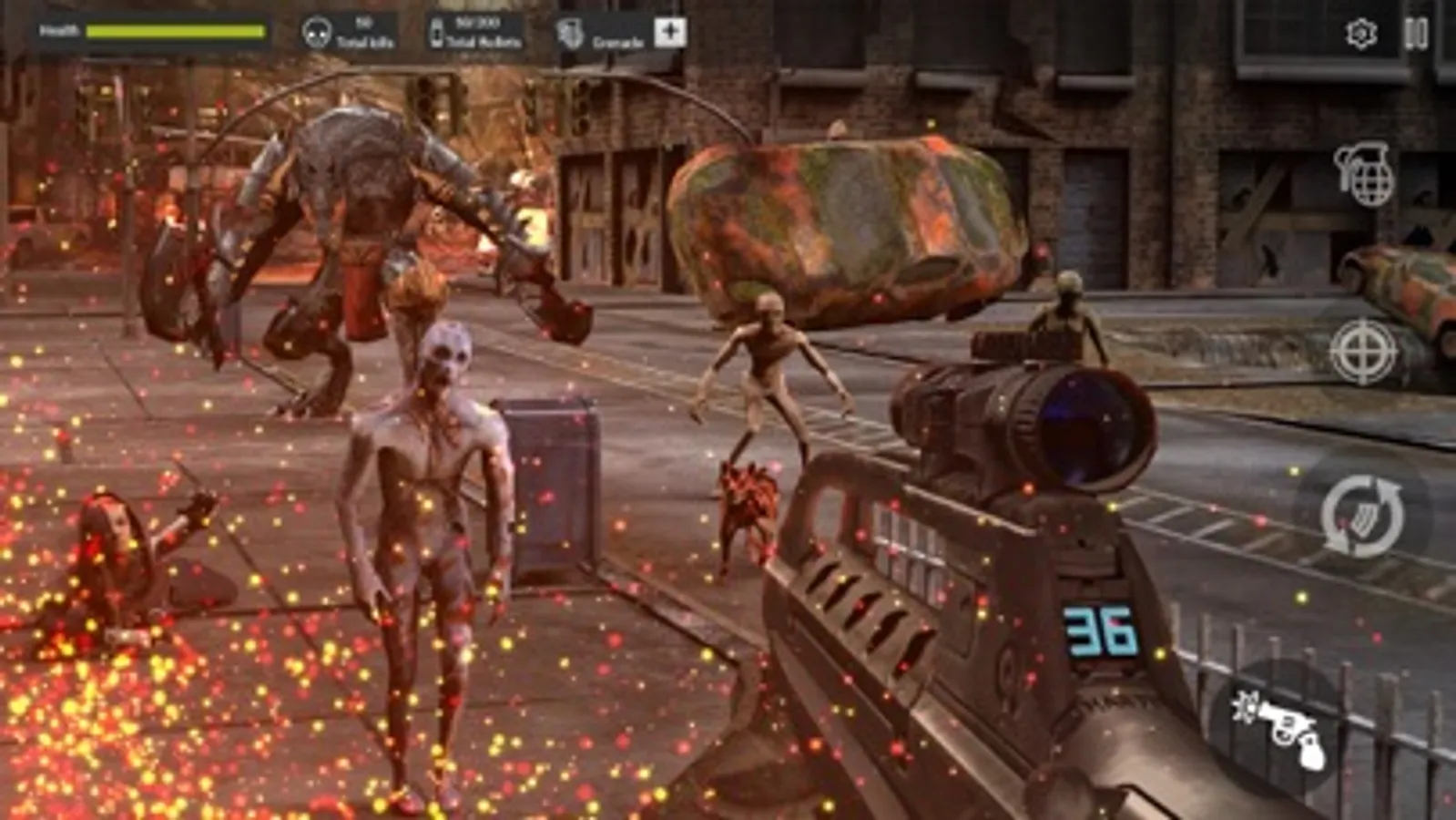Pause the game

point(1415,34)
